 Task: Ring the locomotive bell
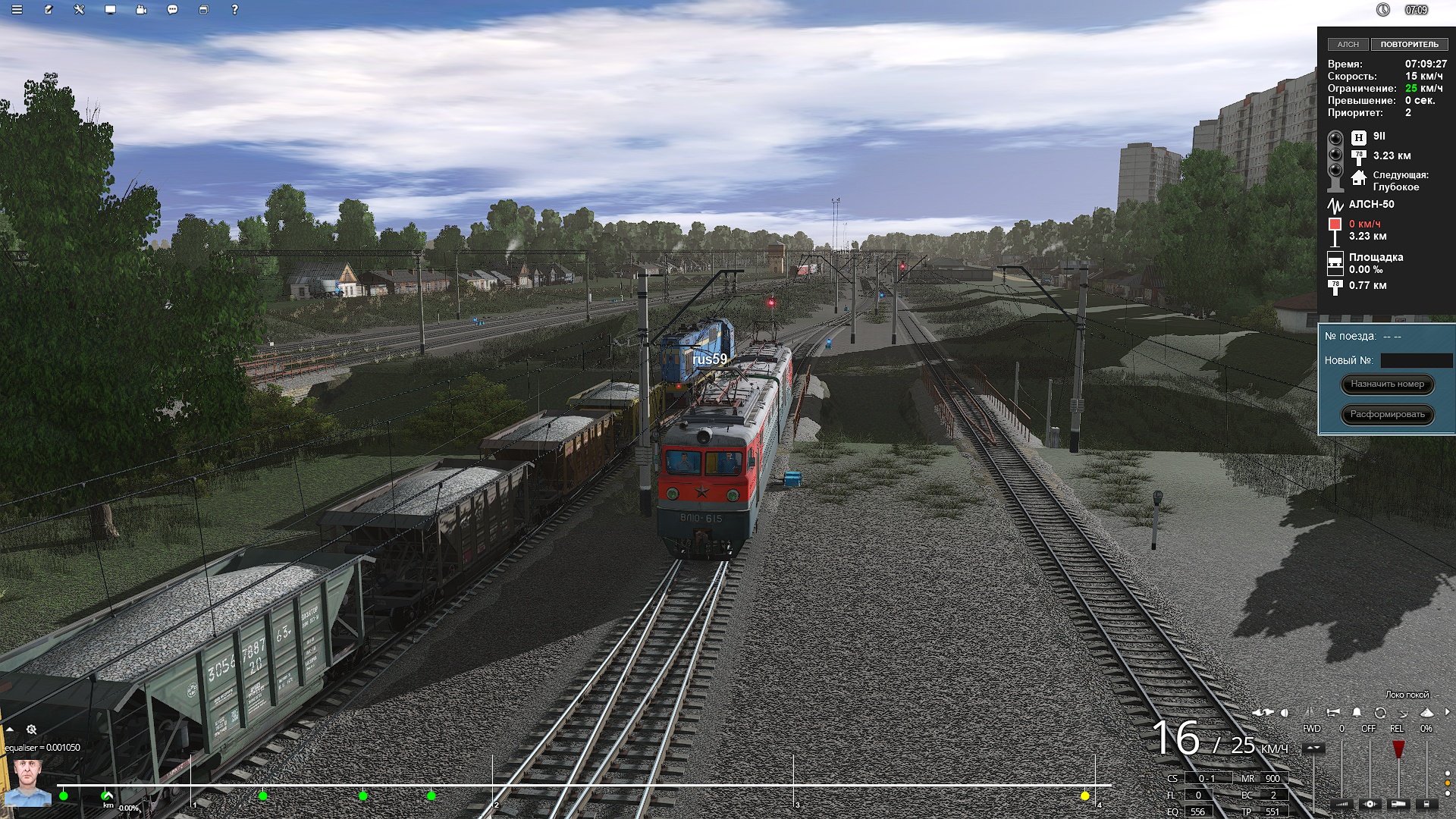(1357, 713)
